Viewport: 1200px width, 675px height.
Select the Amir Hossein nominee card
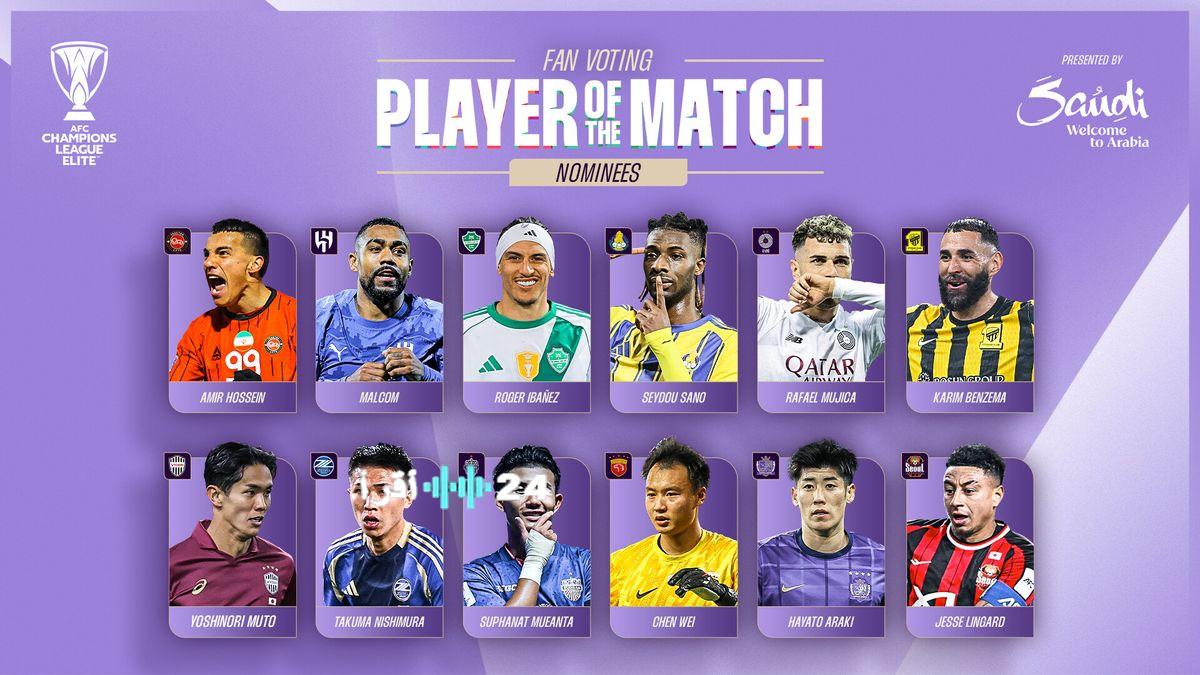coord(232,320)
